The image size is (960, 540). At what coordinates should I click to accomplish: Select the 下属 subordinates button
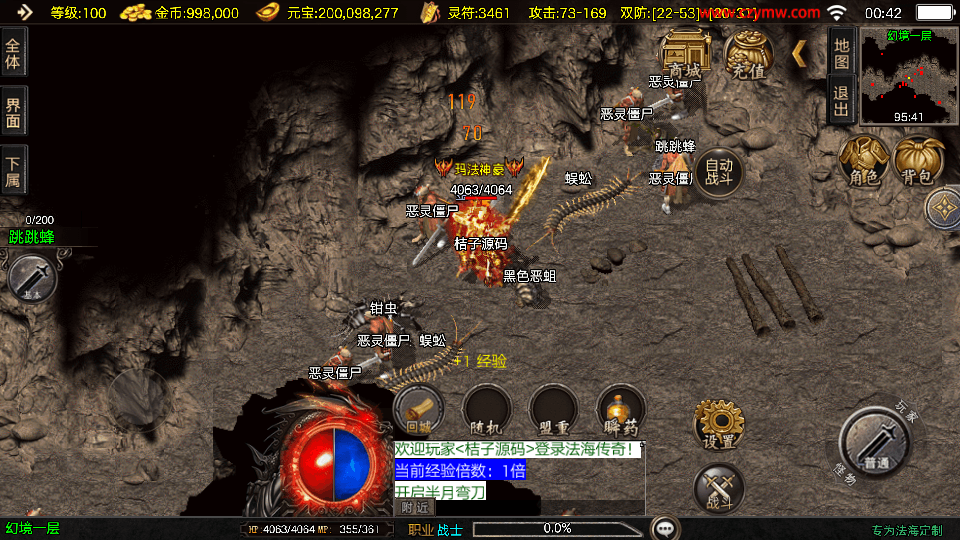tap(13, 171)
